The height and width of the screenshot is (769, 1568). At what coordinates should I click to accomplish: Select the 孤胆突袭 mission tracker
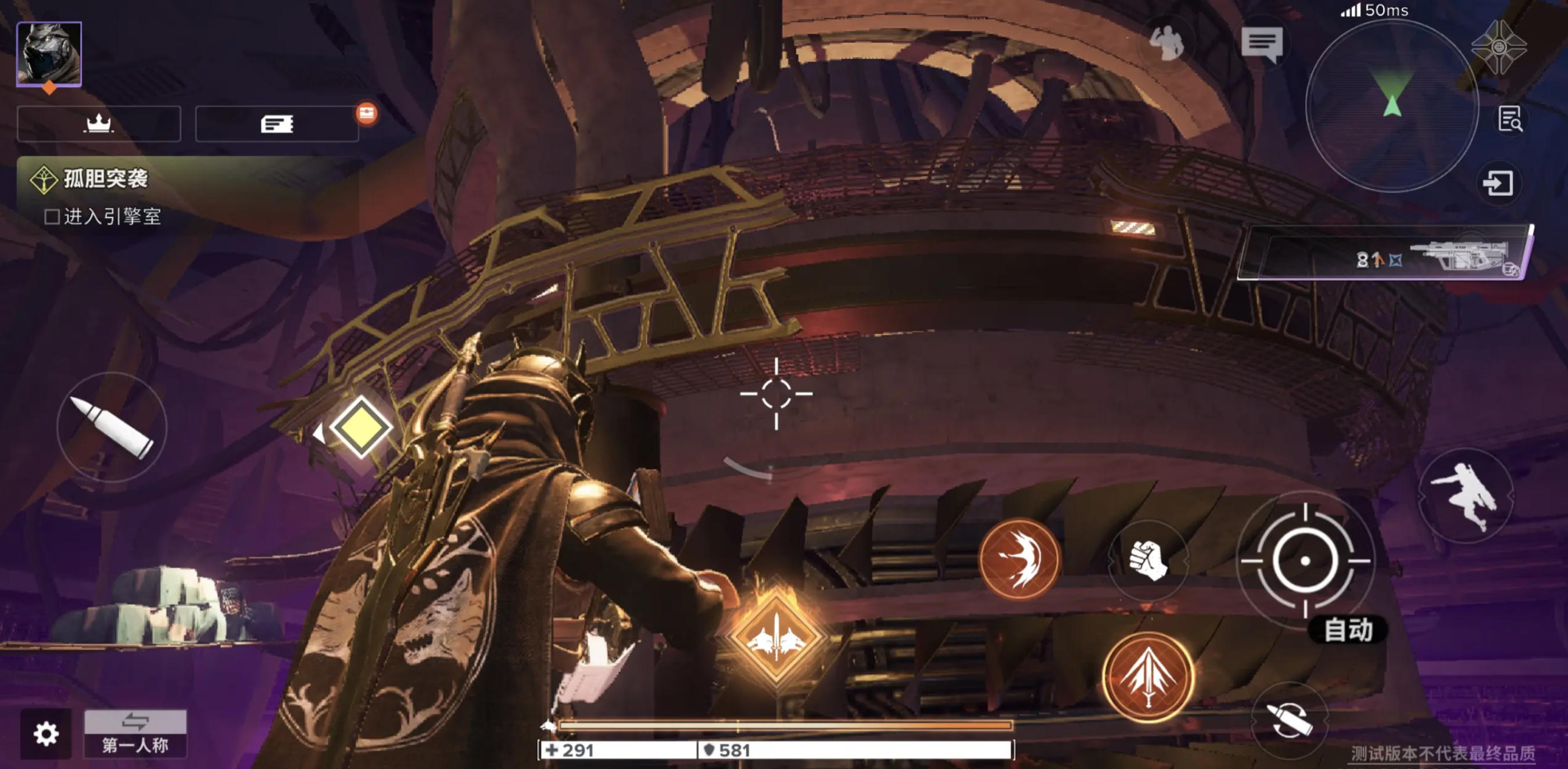click(x=105, y=179)
